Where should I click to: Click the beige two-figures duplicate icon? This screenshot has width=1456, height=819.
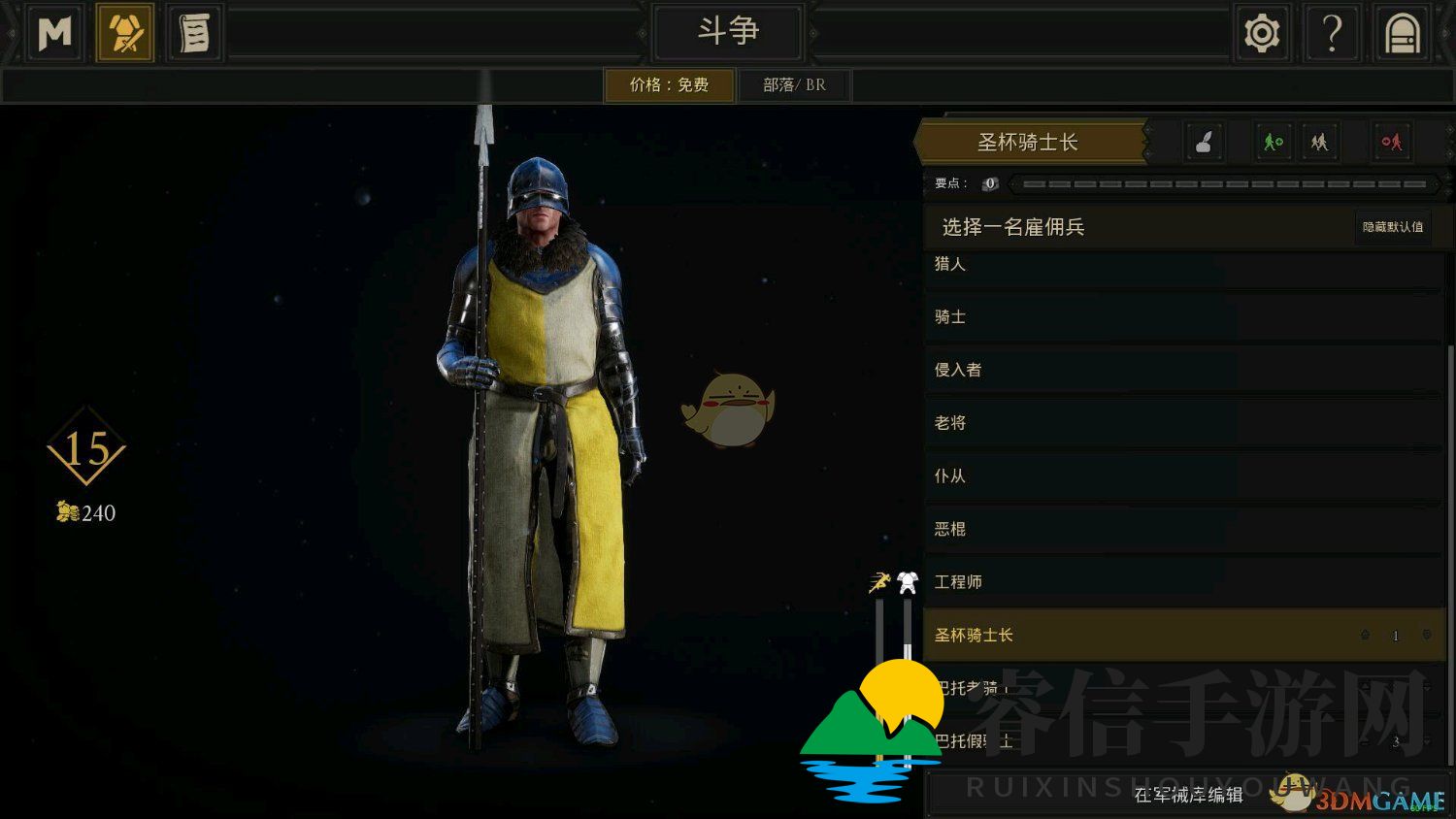click(x=1319, y=142)
